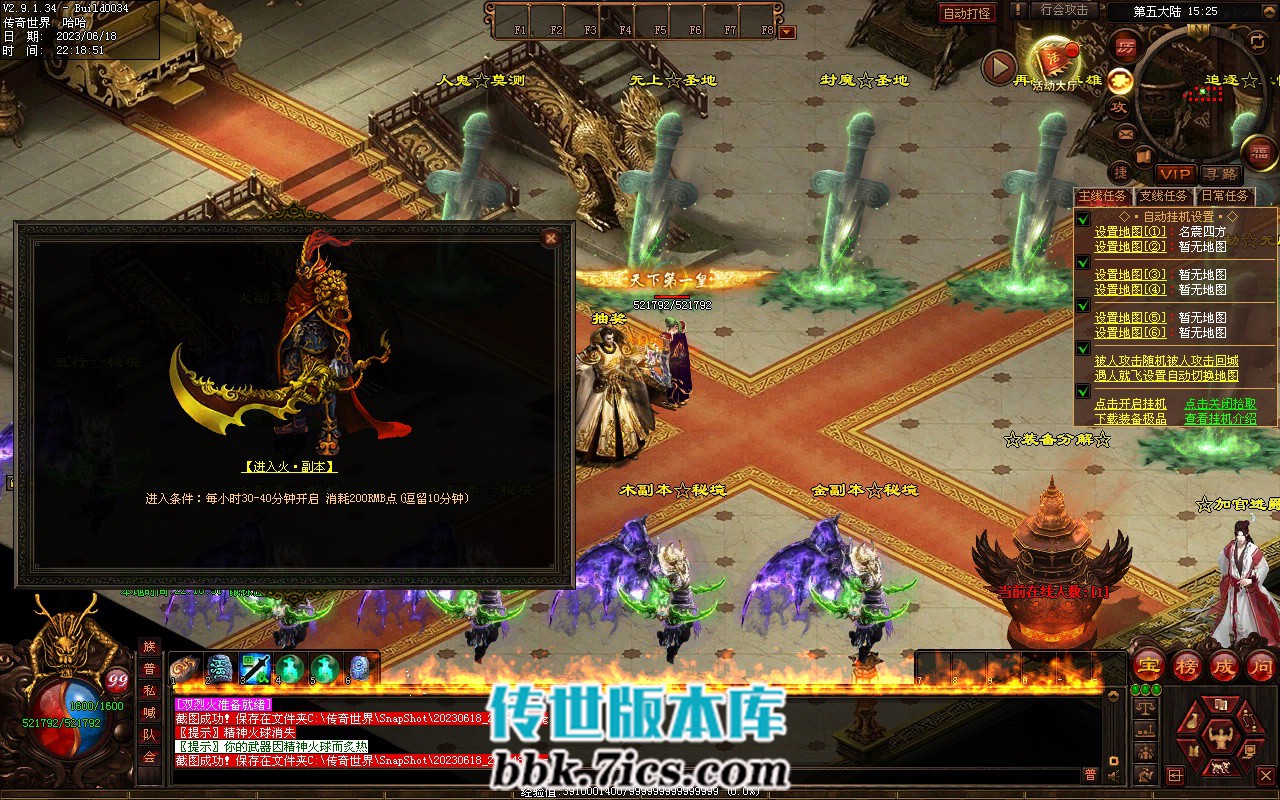
Task: Click the 设置地图[①] link
Action: coord(1130,232)
